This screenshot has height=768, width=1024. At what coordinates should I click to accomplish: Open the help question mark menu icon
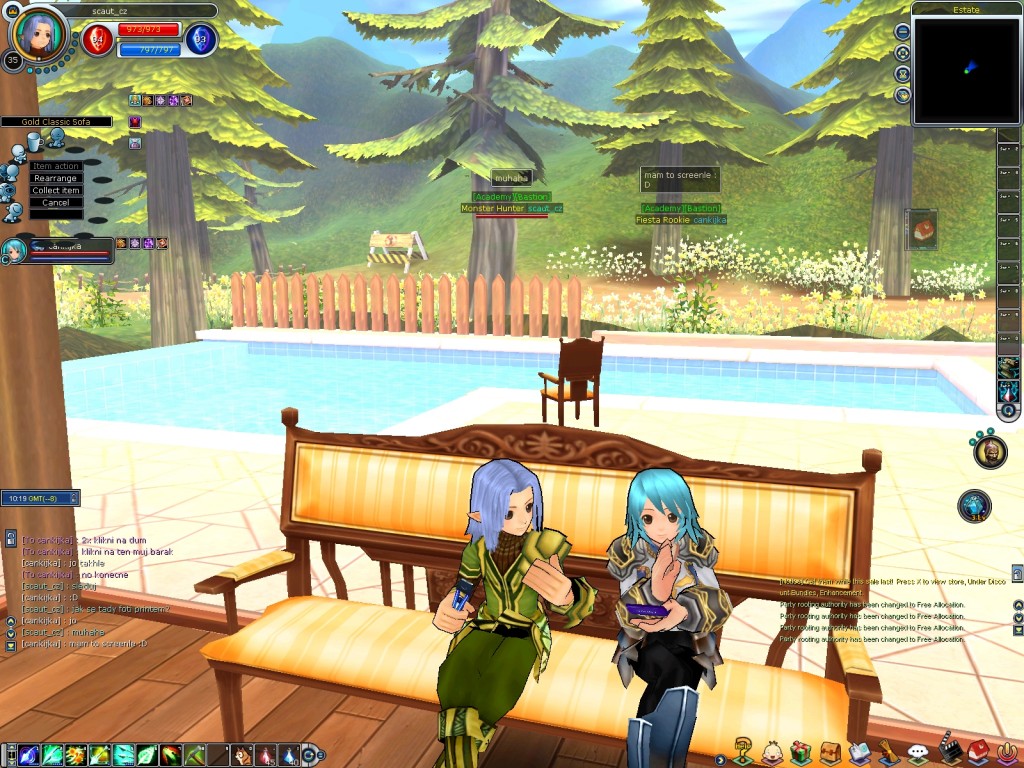tap(742, 750)
